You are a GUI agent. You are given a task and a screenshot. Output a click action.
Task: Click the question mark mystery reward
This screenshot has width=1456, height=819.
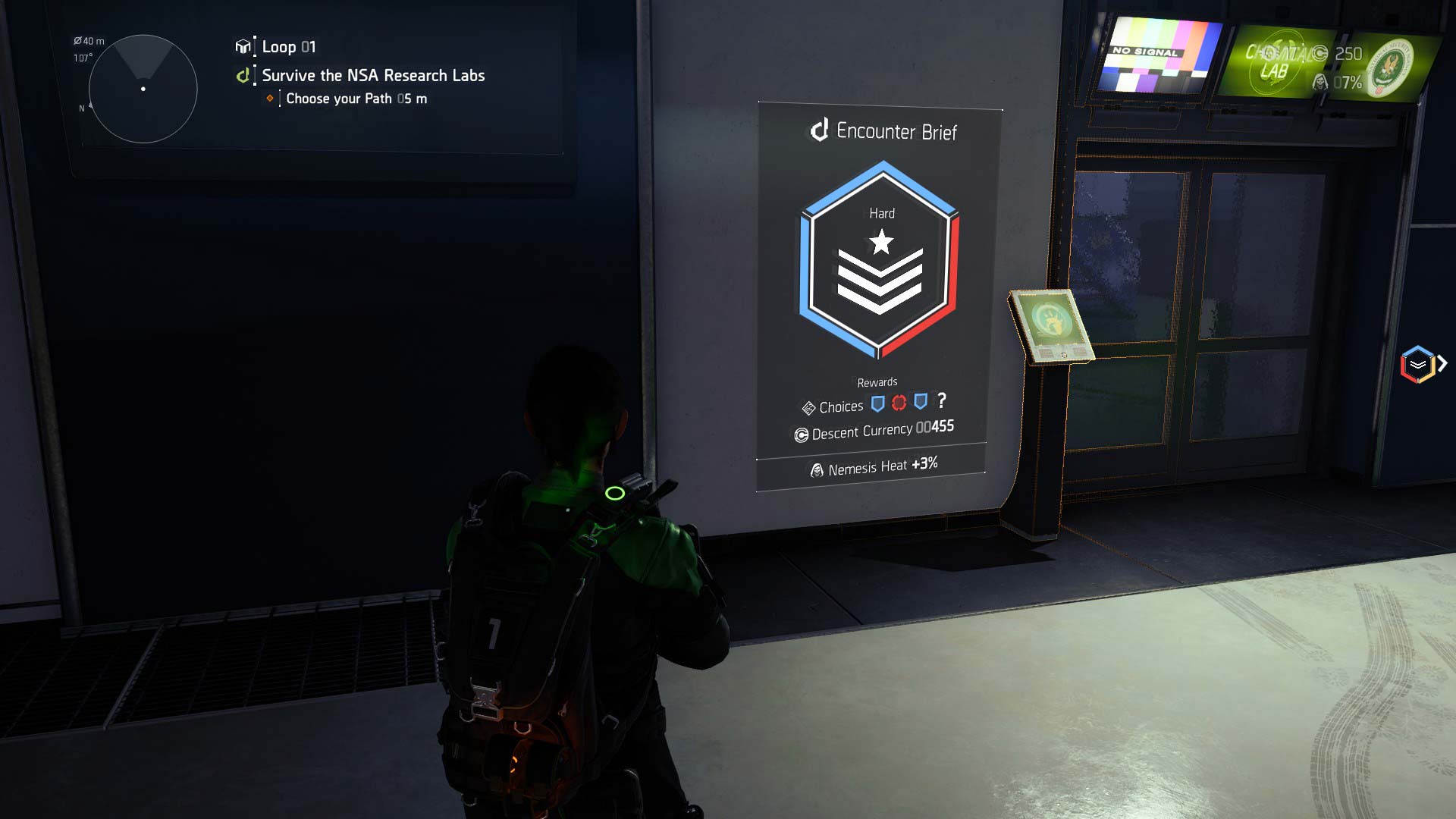[x=942, y=400]
